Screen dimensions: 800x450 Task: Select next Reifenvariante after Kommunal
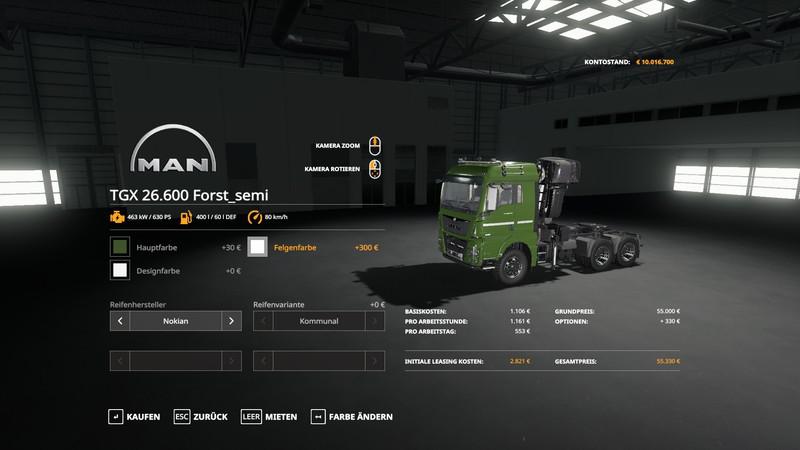pos(375,321)
